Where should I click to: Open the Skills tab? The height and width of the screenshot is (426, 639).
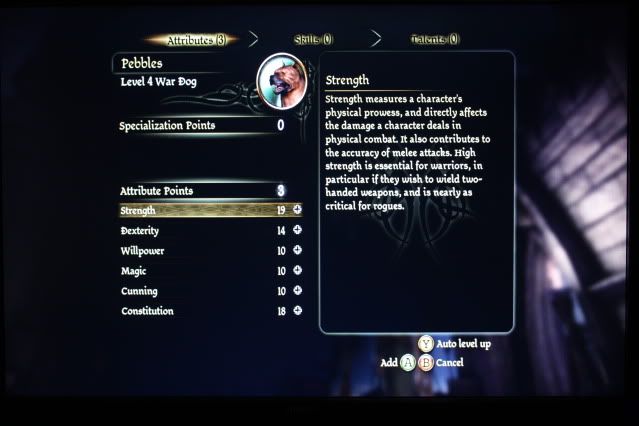pos(313,40)
